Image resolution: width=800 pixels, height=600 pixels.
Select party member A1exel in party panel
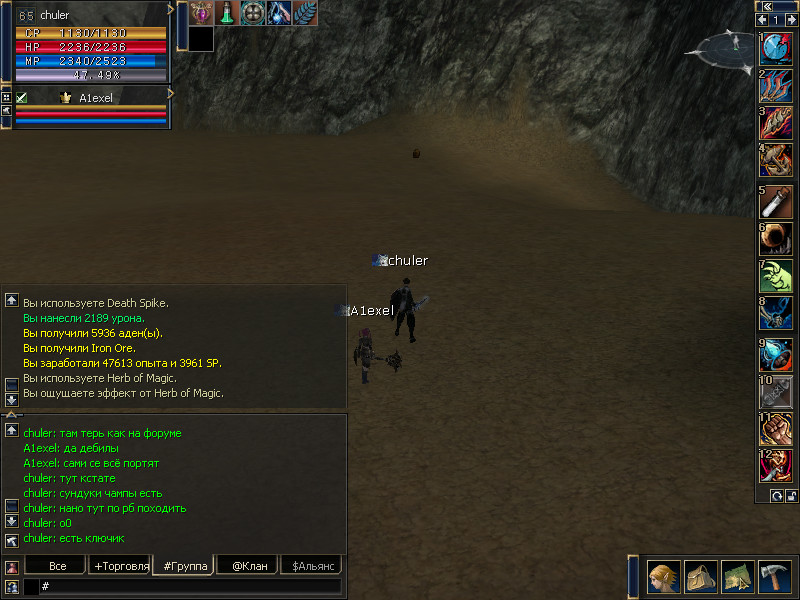(97, 98)
